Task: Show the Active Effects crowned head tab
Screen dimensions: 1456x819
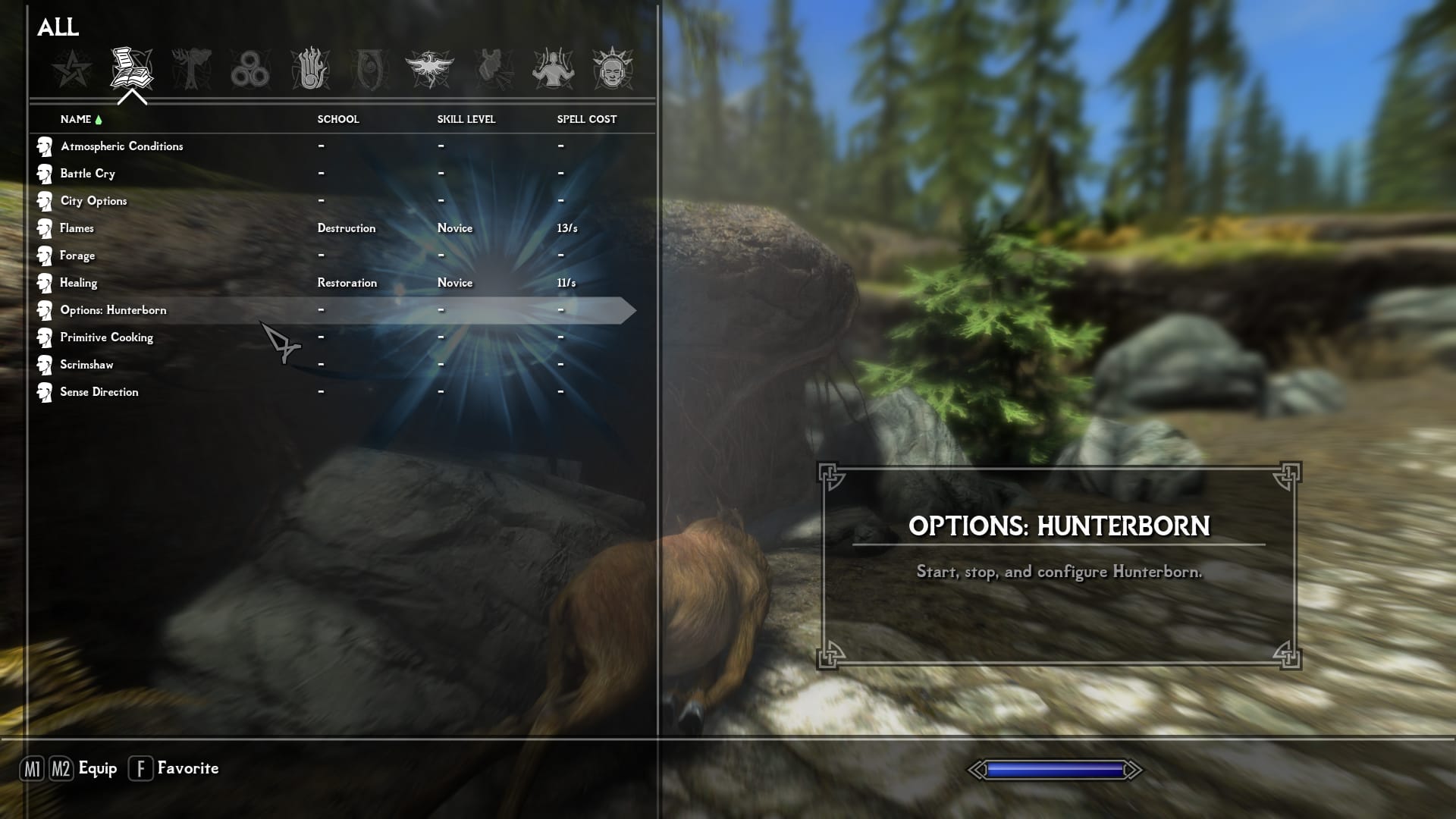Action: [612, 69]
